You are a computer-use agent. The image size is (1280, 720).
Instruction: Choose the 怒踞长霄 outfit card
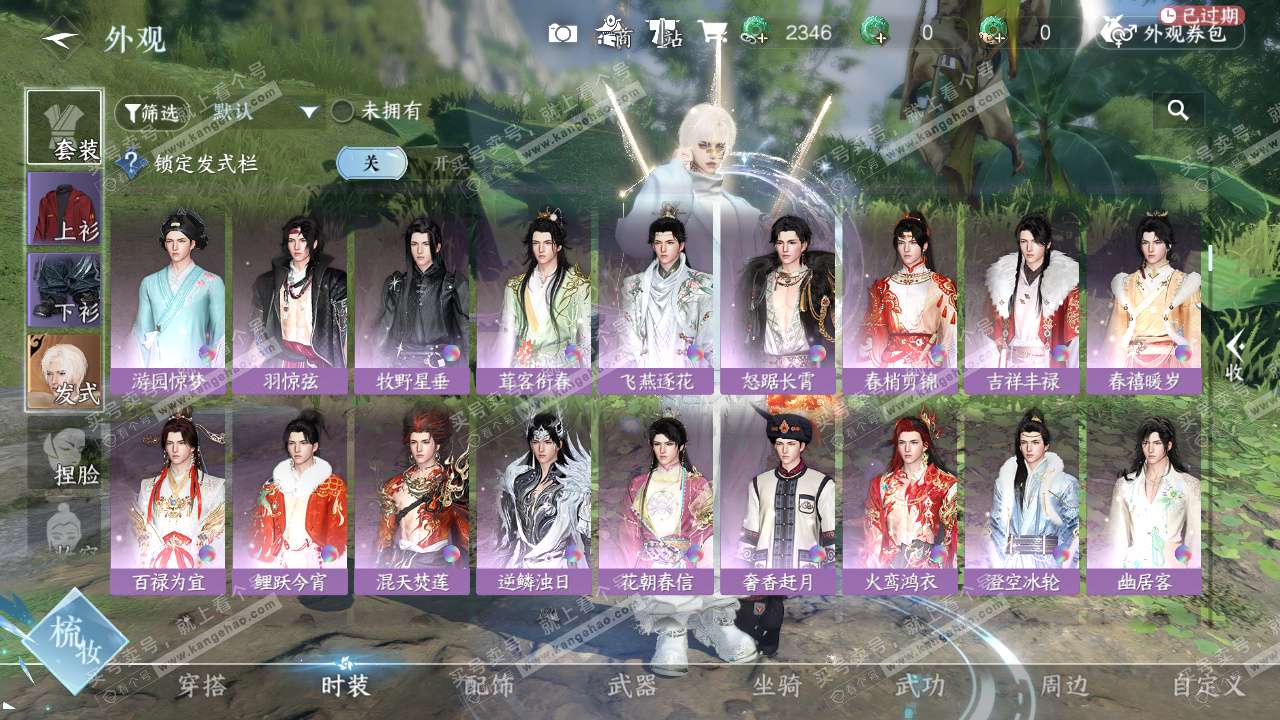(x=778, y=301)
